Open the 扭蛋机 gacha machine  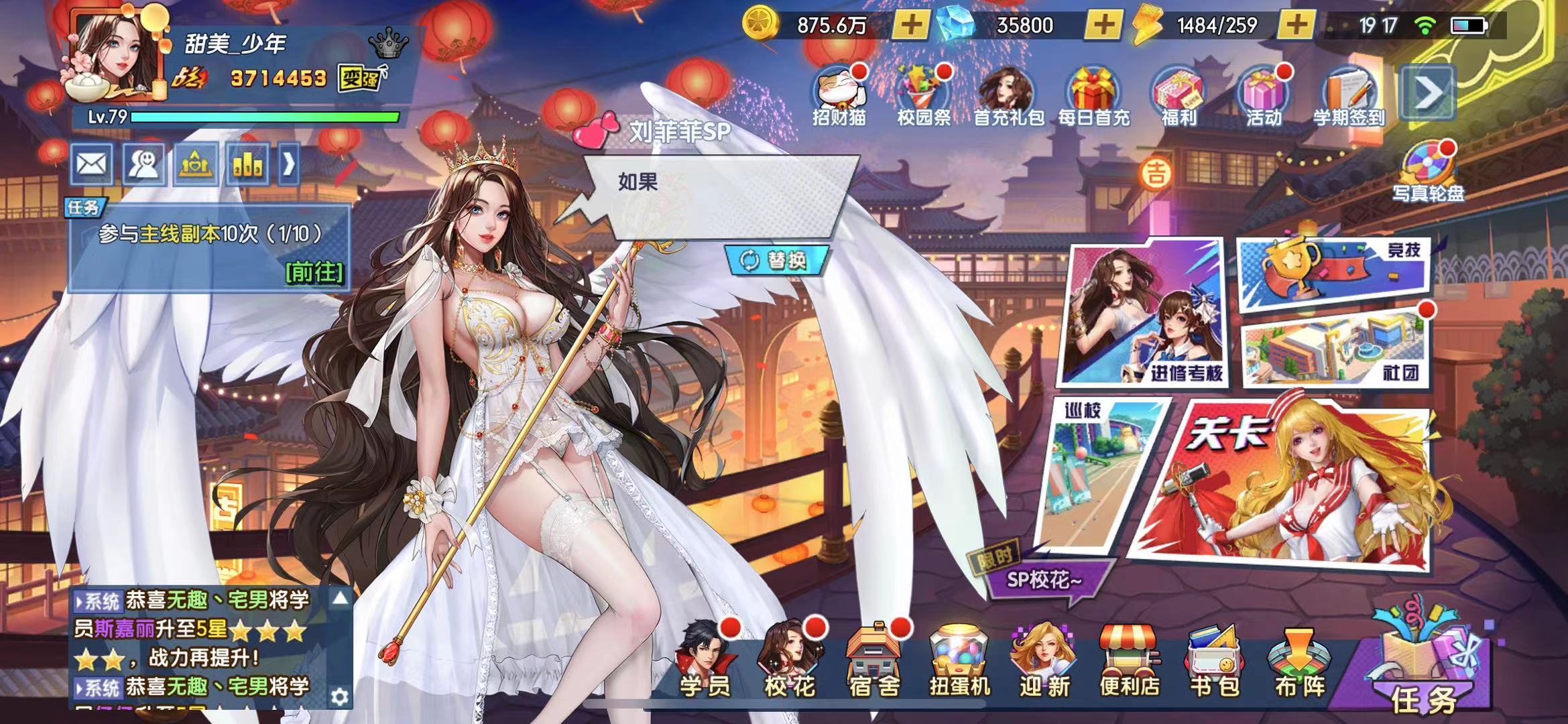point(959,660)
